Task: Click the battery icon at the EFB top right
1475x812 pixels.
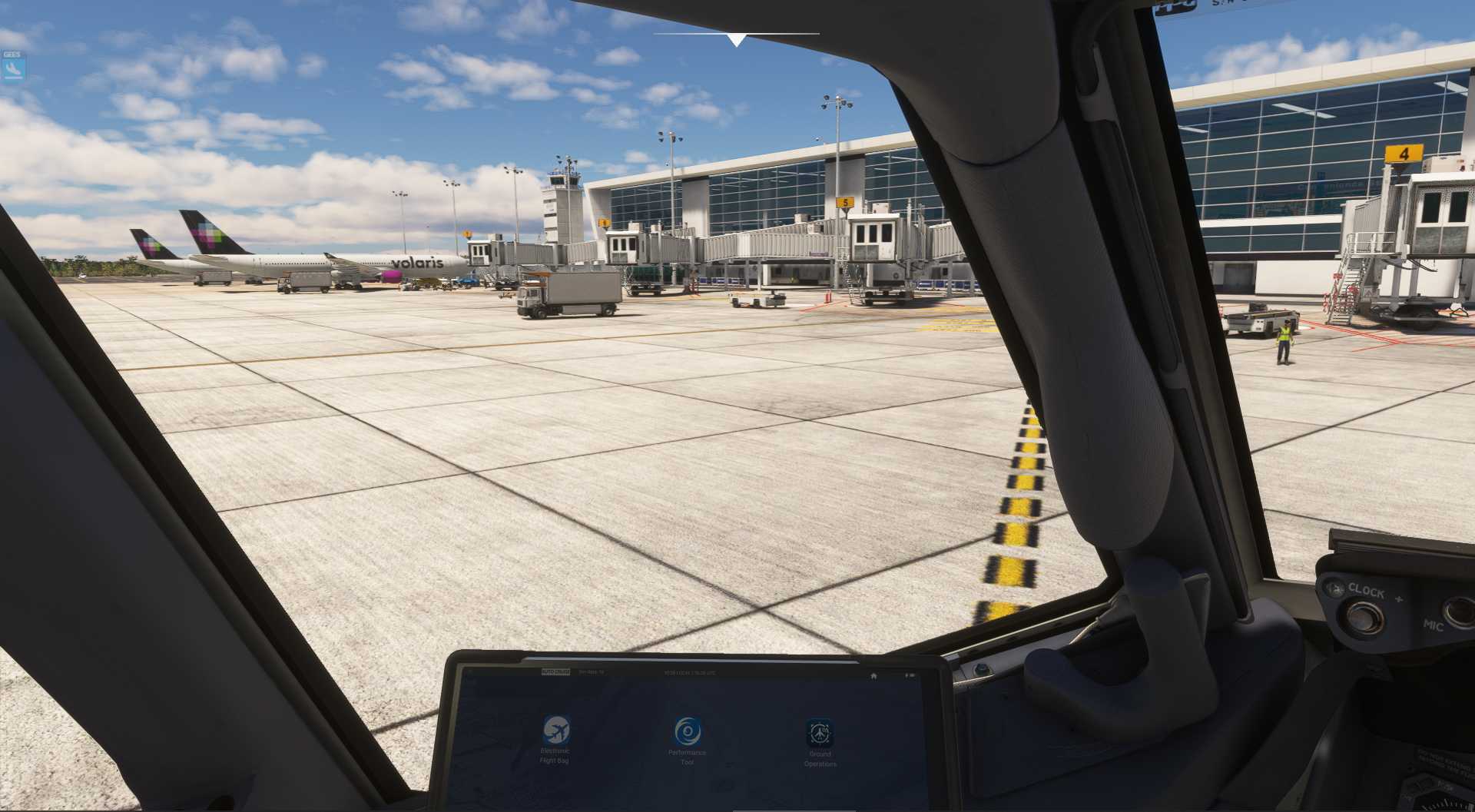Action: tap(910, 676)
